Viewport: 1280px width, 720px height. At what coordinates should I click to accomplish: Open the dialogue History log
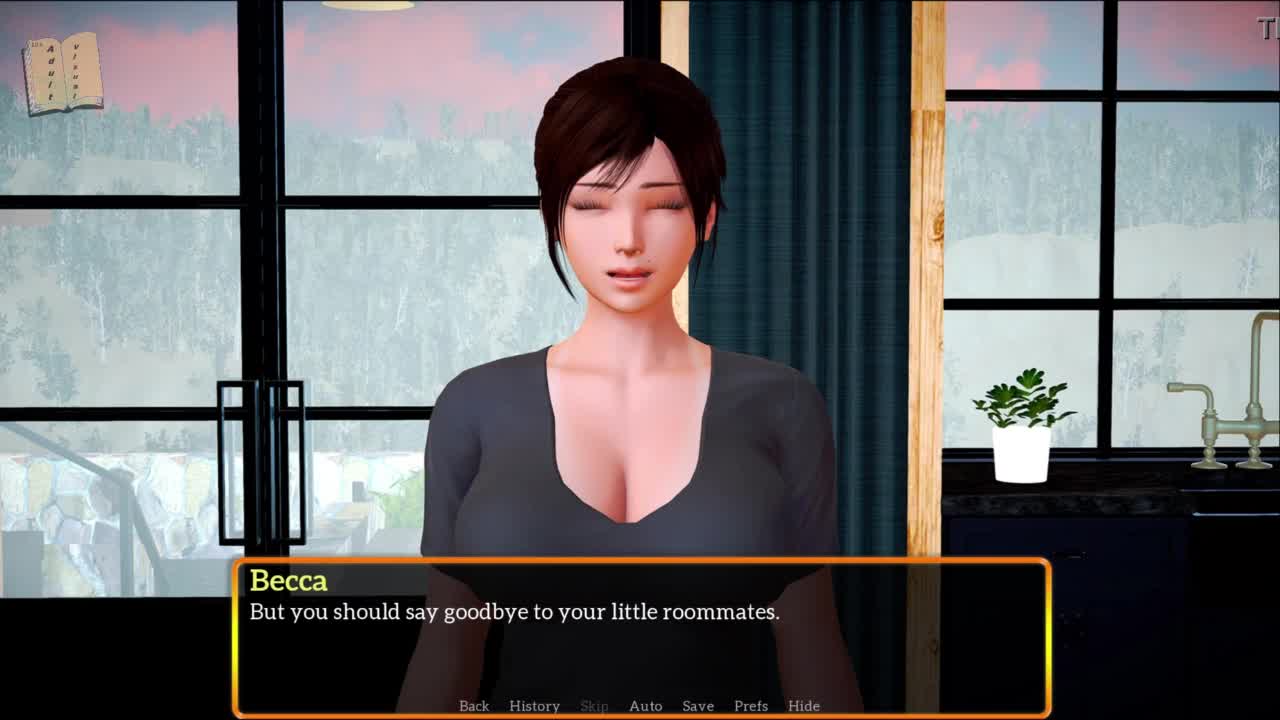[x=534, y=706]
